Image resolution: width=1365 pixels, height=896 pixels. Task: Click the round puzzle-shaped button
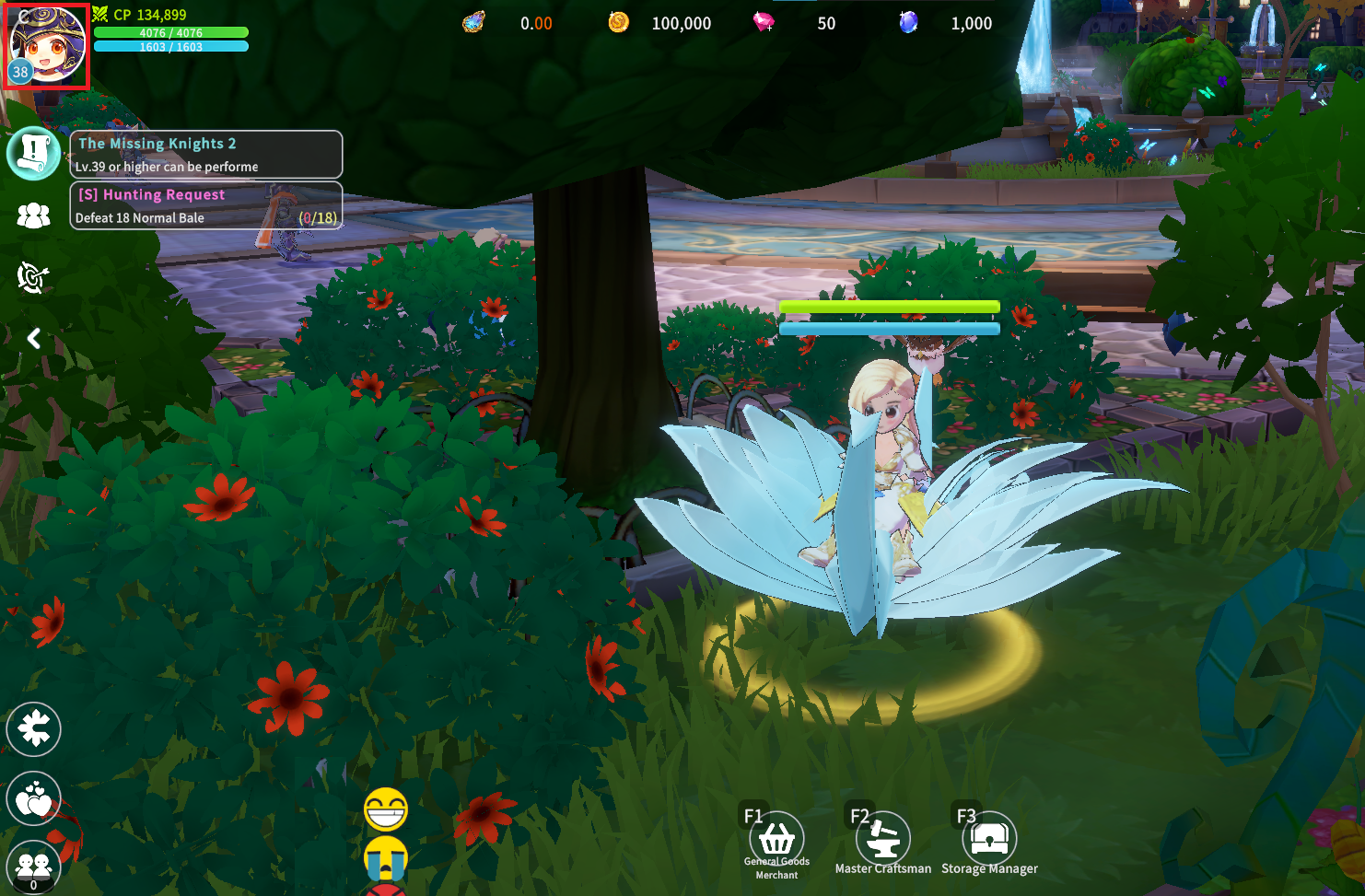[34, 729]
